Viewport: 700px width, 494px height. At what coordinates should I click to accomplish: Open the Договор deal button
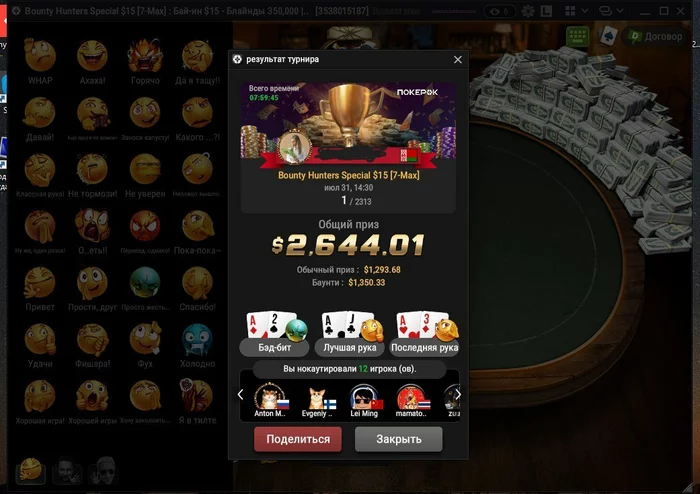[x=655, y=36]
